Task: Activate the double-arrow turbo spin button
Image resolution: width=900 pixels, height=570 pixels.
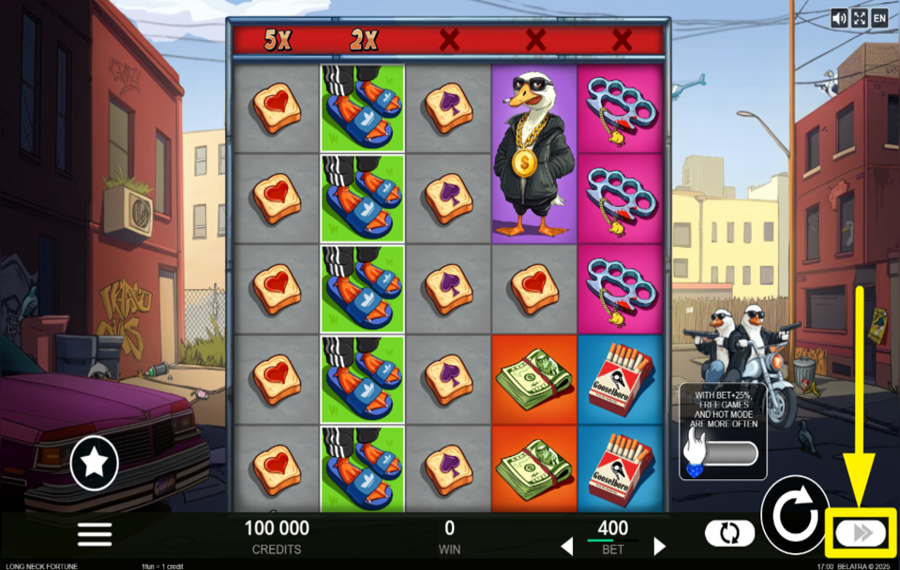Action: pos(861,533)
